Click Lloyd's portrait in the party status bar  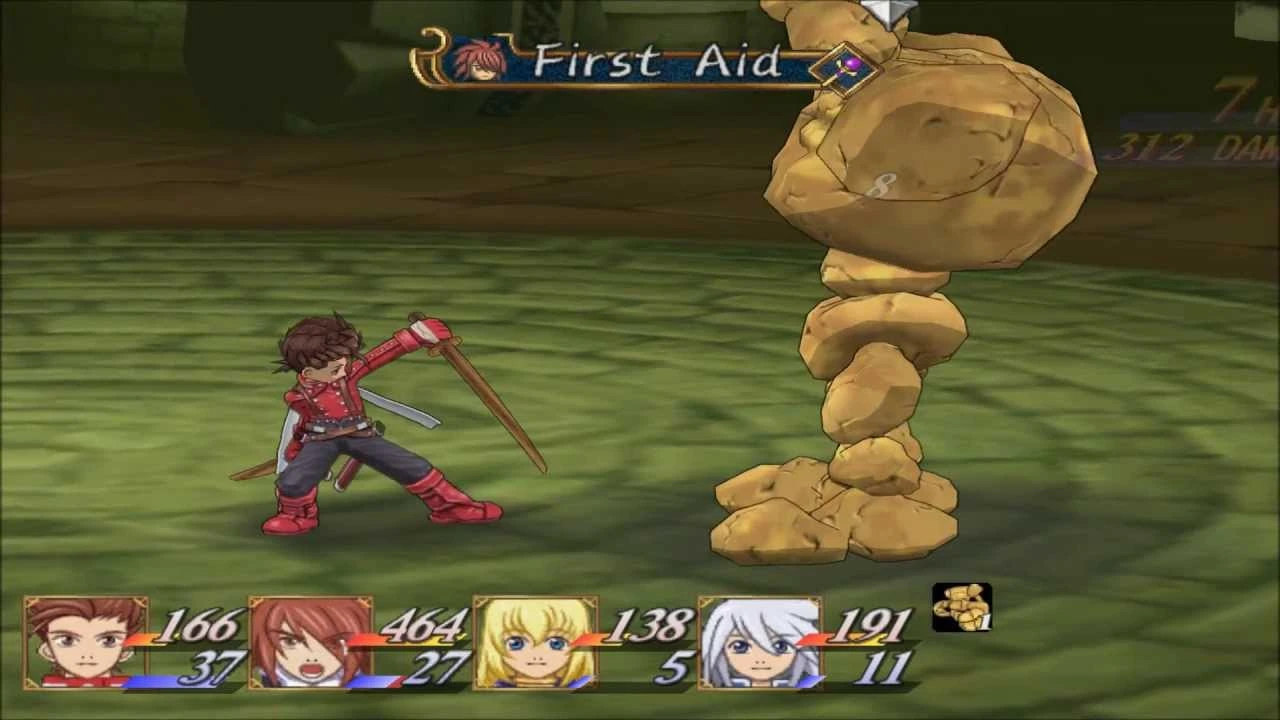[85, 645]
